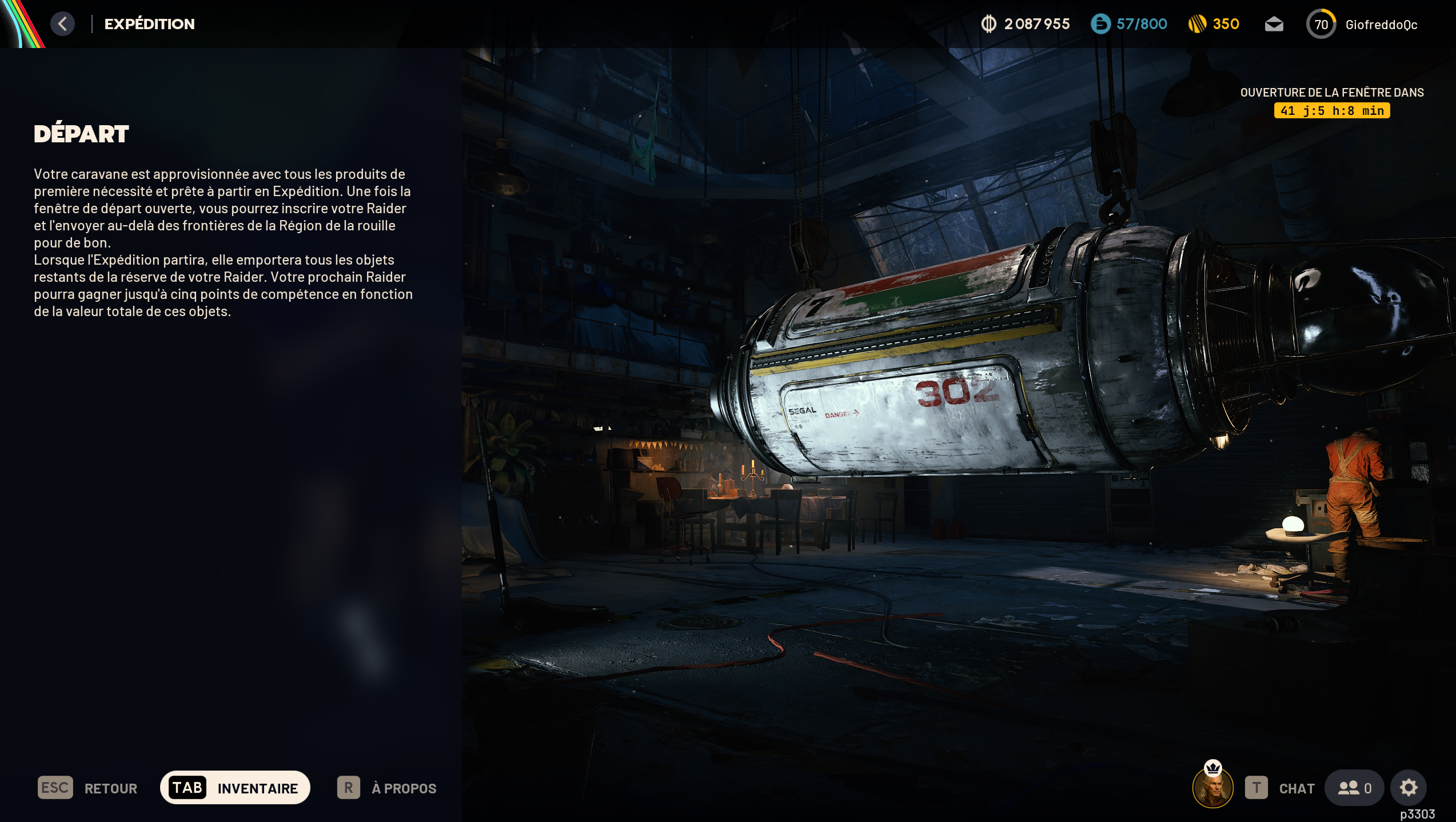The height and width of the screenshot is (822, 1456).
Task: Open the mail envelope icon
Action: (1274, 24)
